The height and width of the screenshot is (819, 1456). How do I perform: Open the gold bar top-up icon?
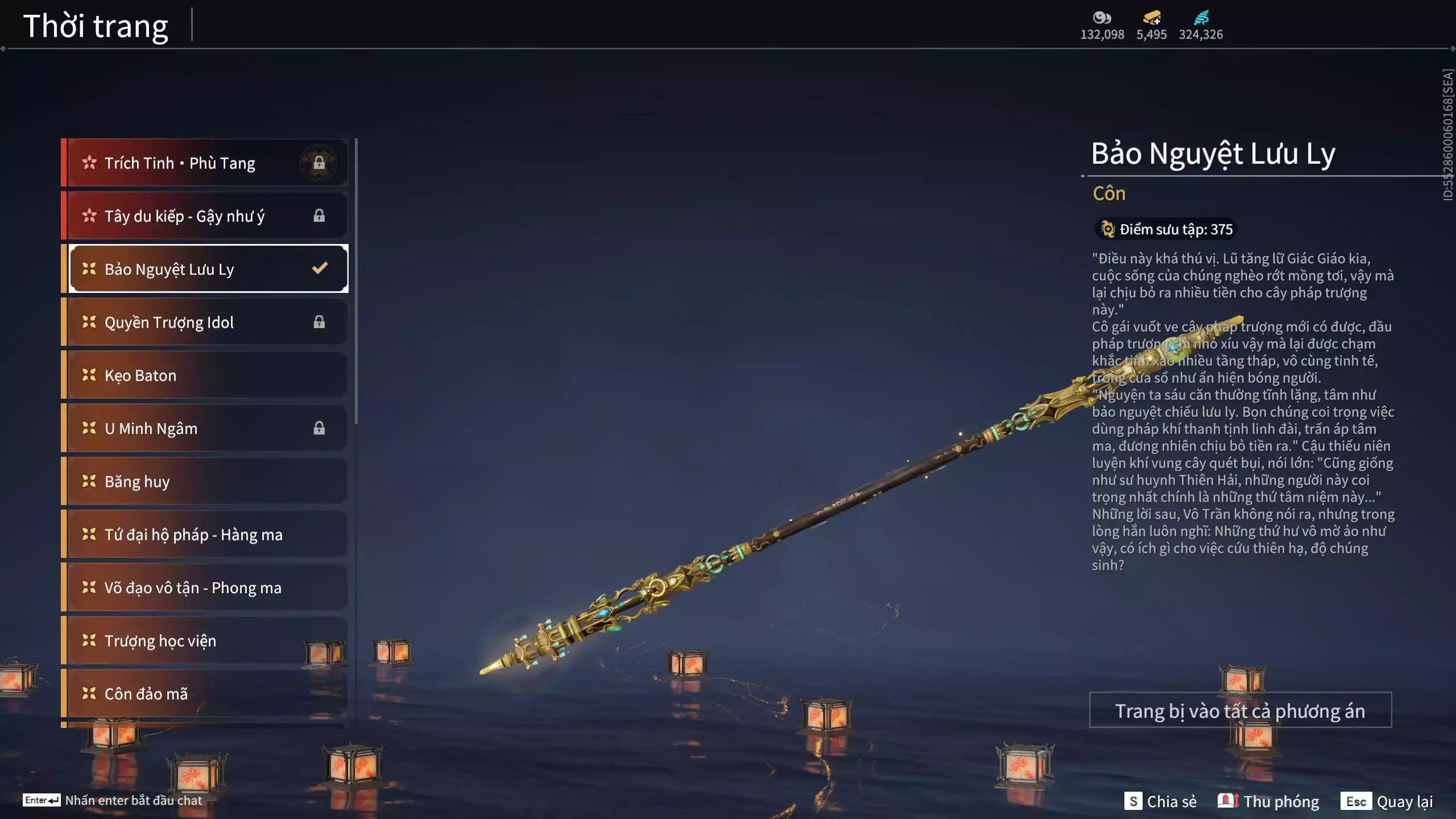point(1151,18)
